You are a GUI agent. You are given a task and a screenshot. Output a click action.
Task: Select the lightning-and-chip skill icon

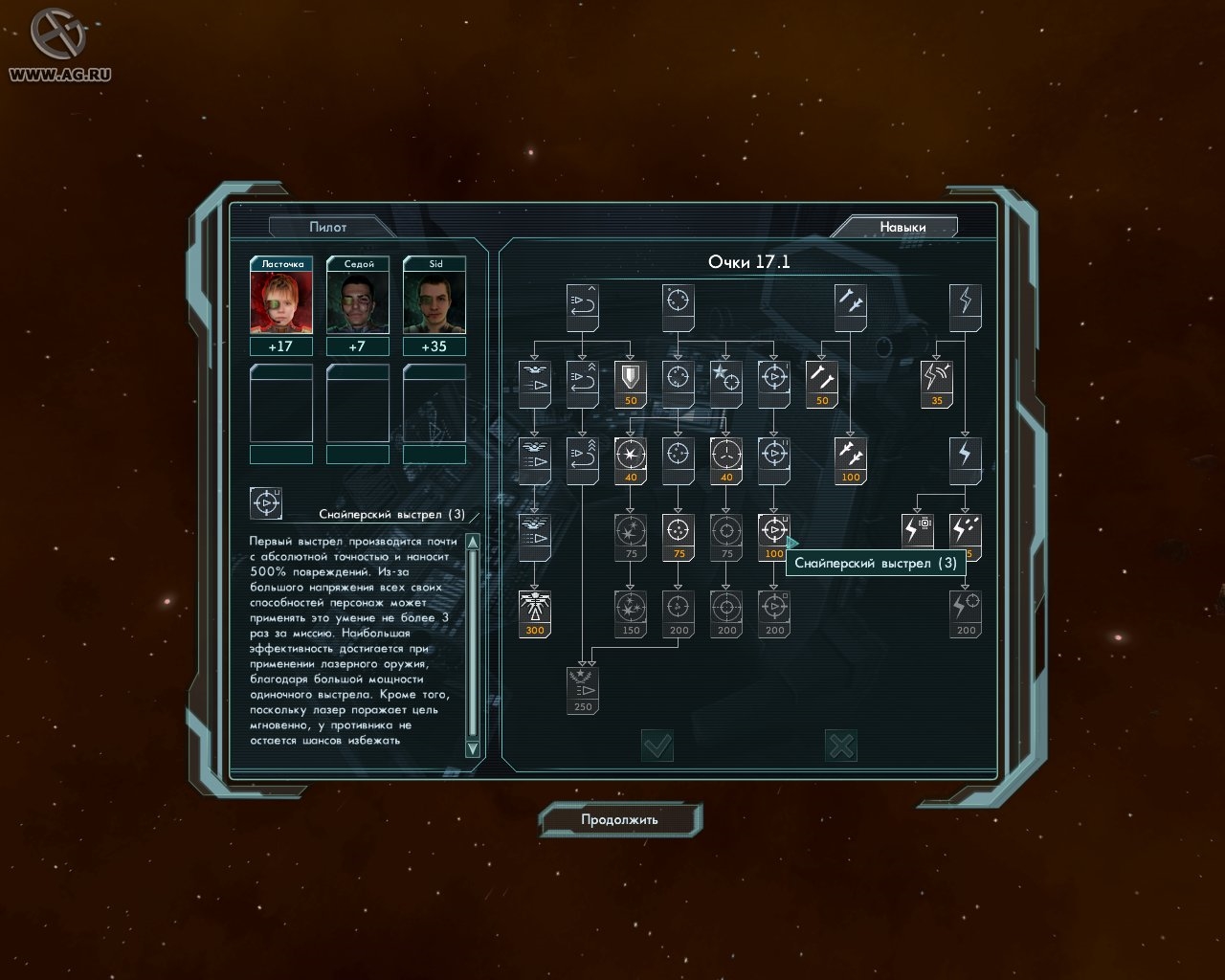(x=917, y=530)
